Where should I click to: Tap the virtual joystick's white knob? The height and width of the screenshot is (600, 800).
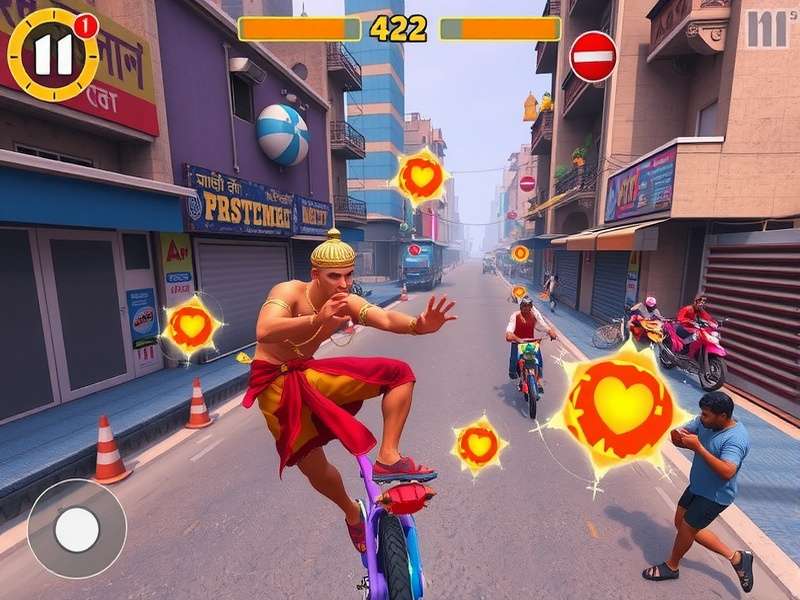point(77,529)
